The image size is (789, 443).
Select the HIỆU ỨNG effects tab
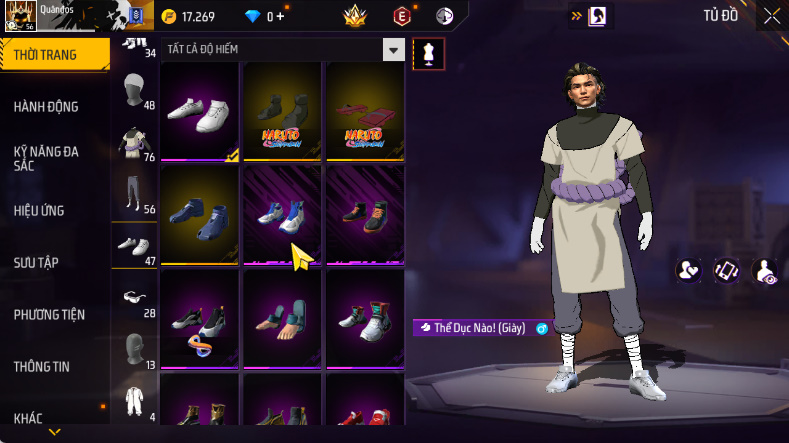(x=39, y=210)
